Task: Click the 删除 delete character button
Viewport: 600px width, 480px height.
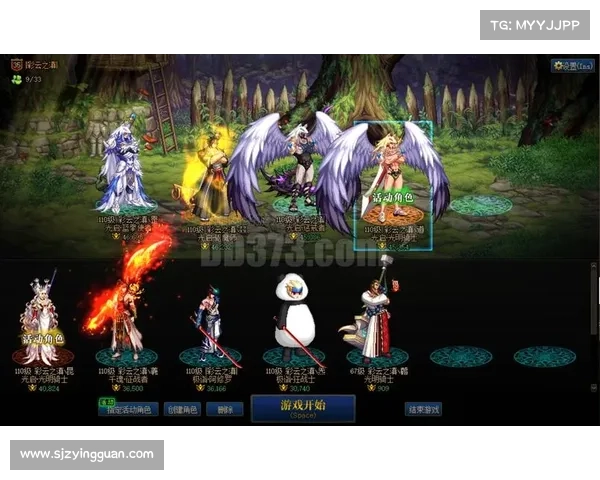Action: [x=225, y=409]
